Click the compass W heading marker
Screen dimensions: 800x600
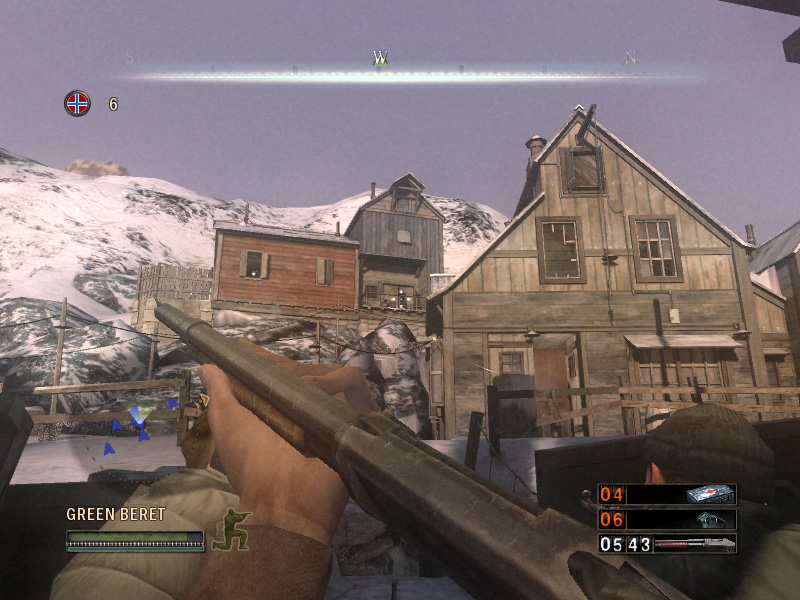380,57
